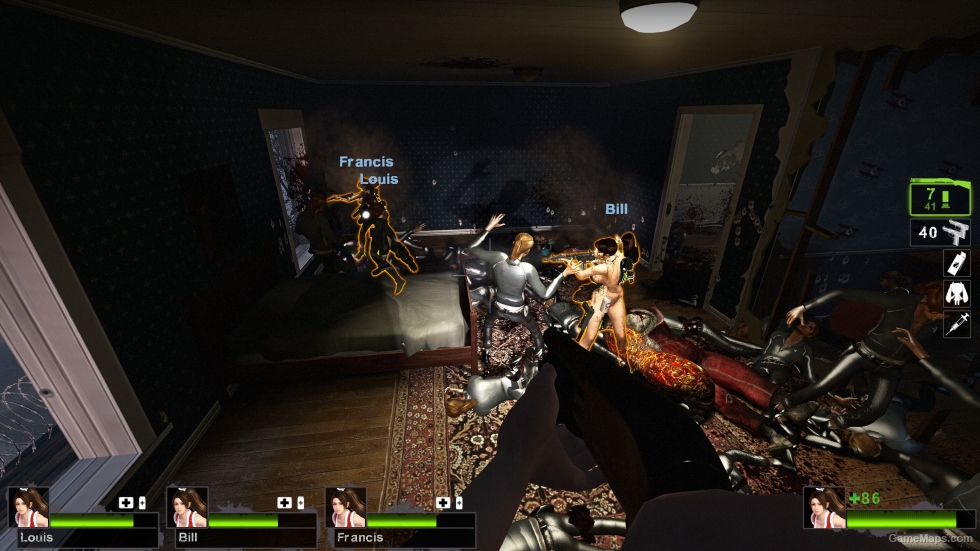Click your own survivor portrait
Screen dimensions: 980x551
[824, 507]
